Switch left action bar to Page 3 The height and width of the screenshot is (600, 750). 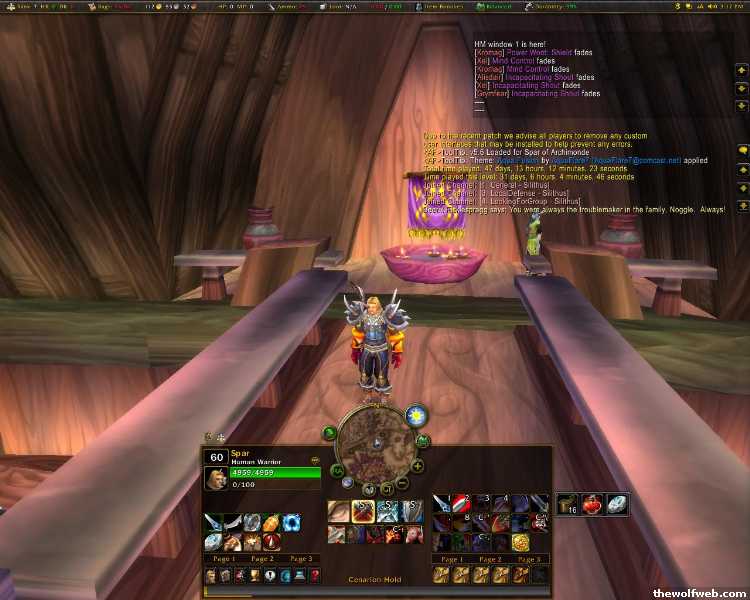click(301, 559)
